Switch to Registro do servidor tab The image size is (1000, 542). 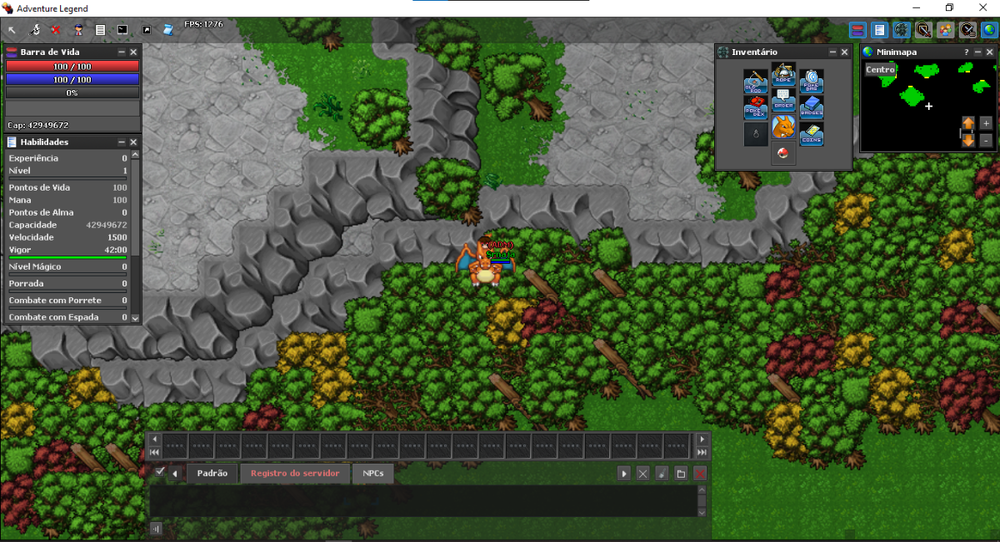[x=294, y=473]
